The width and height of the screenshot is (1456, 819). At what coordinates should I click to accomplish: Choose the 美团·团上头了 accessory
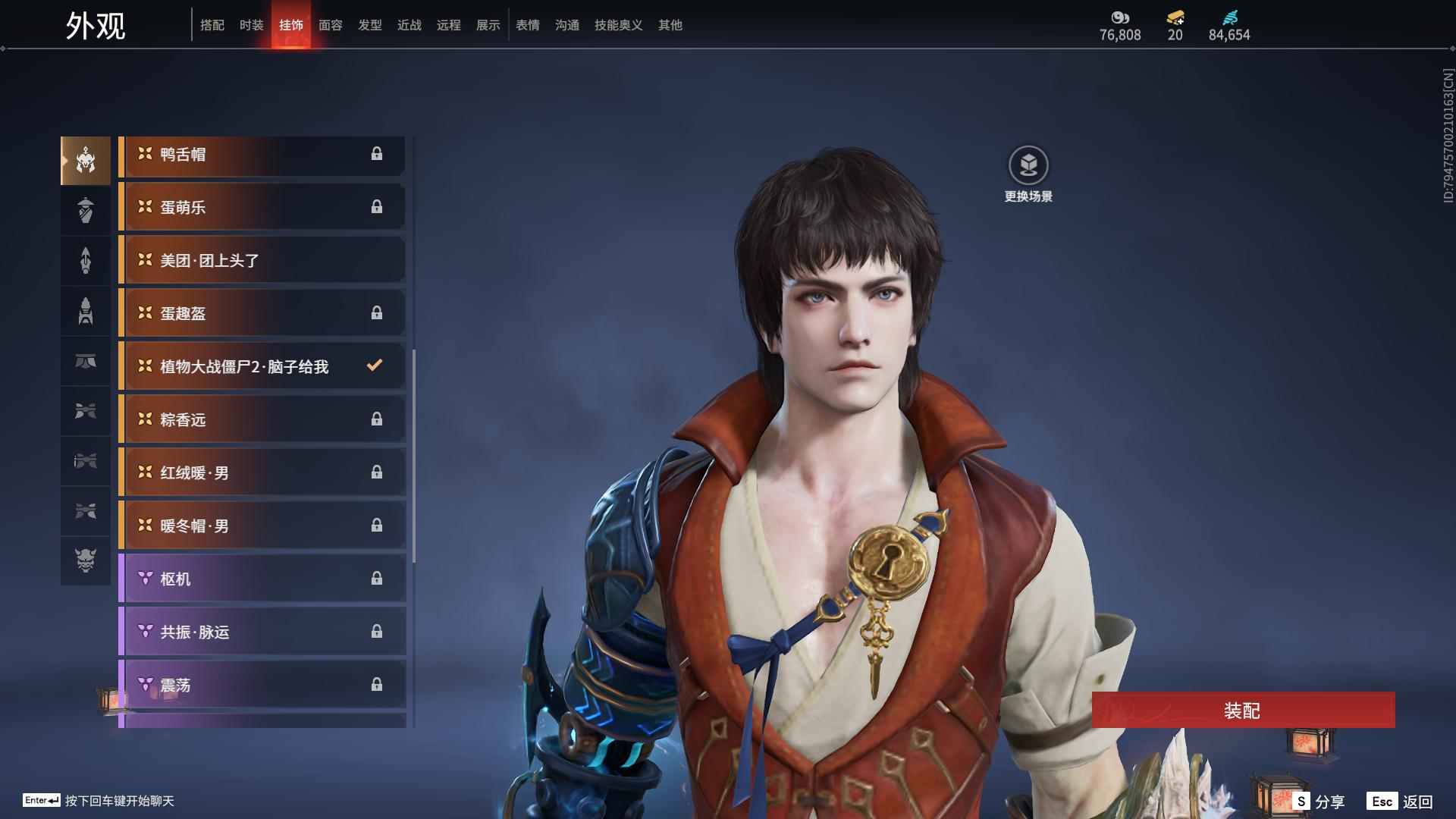(262, 261)
